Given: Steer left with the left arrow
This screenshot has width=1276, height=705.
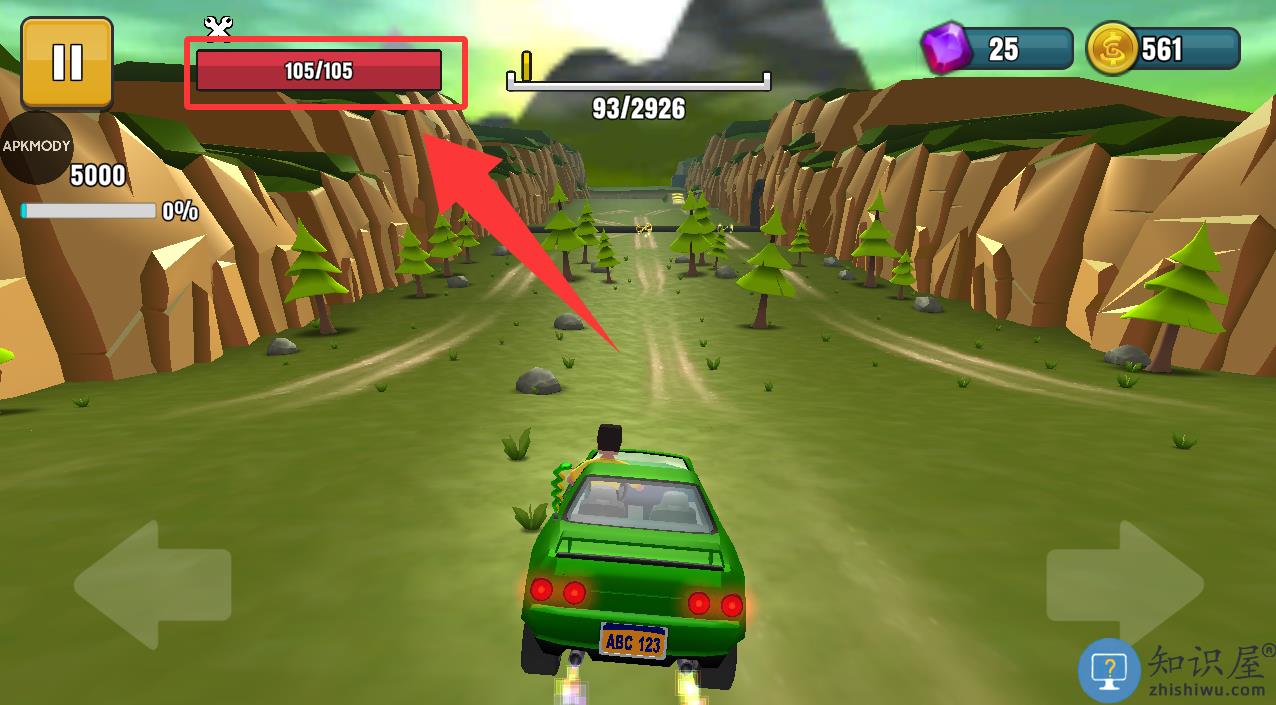Looking at the screenshot, I should point(150,584).
